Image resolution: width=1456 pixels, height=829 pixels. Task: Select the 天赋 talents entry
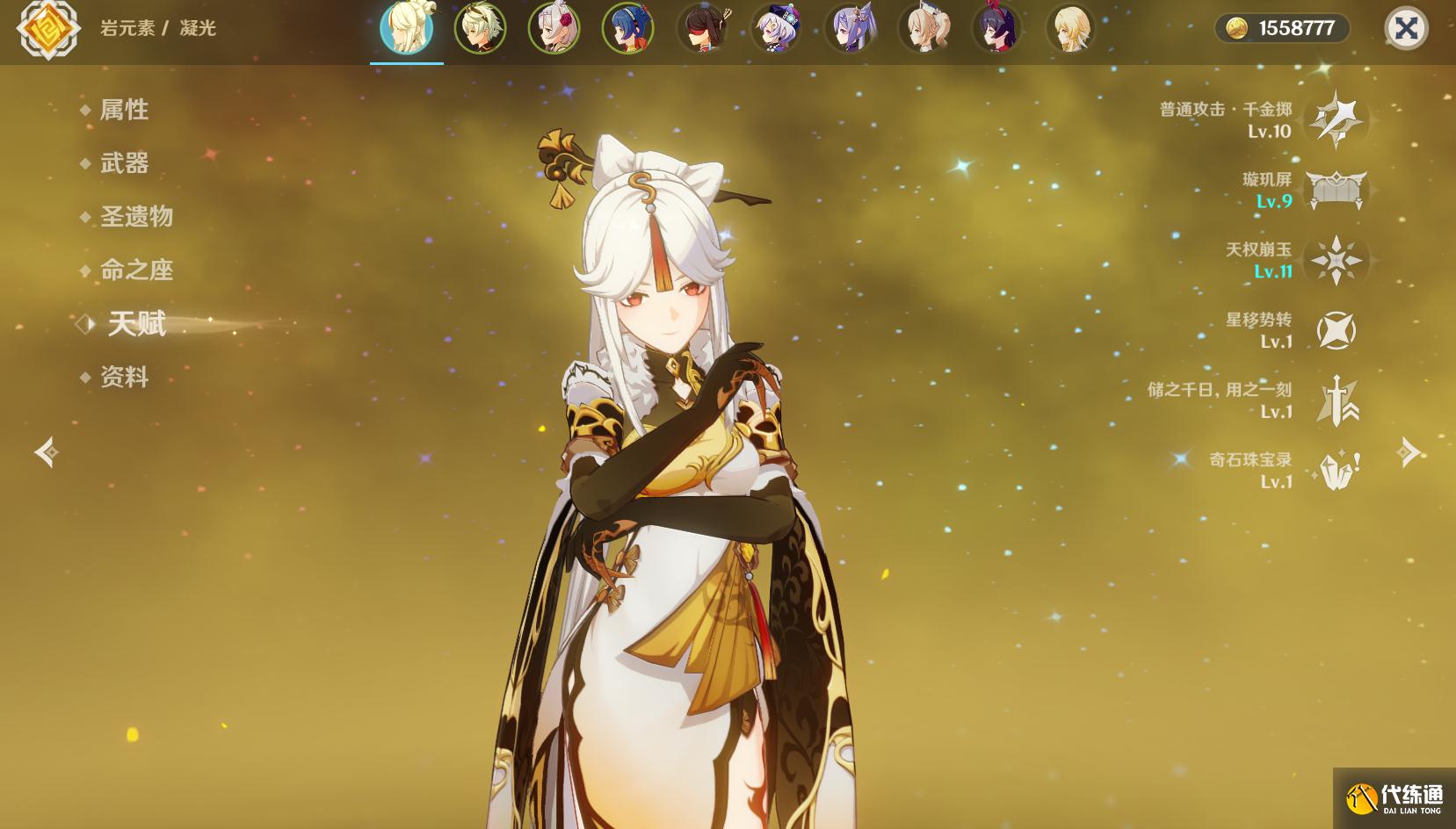136,324
